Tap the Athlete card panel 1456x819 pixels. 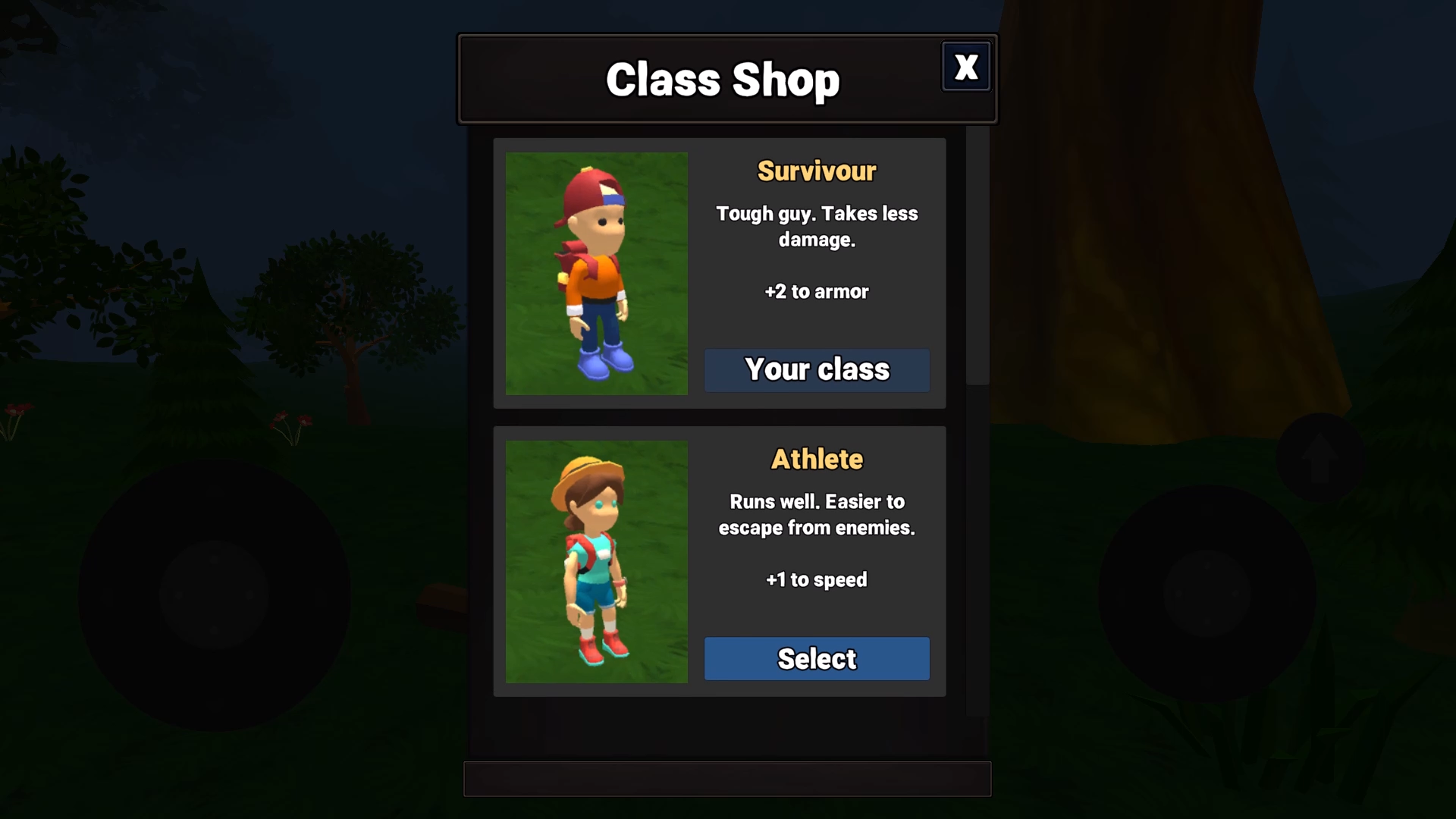[x=719, y=561]
